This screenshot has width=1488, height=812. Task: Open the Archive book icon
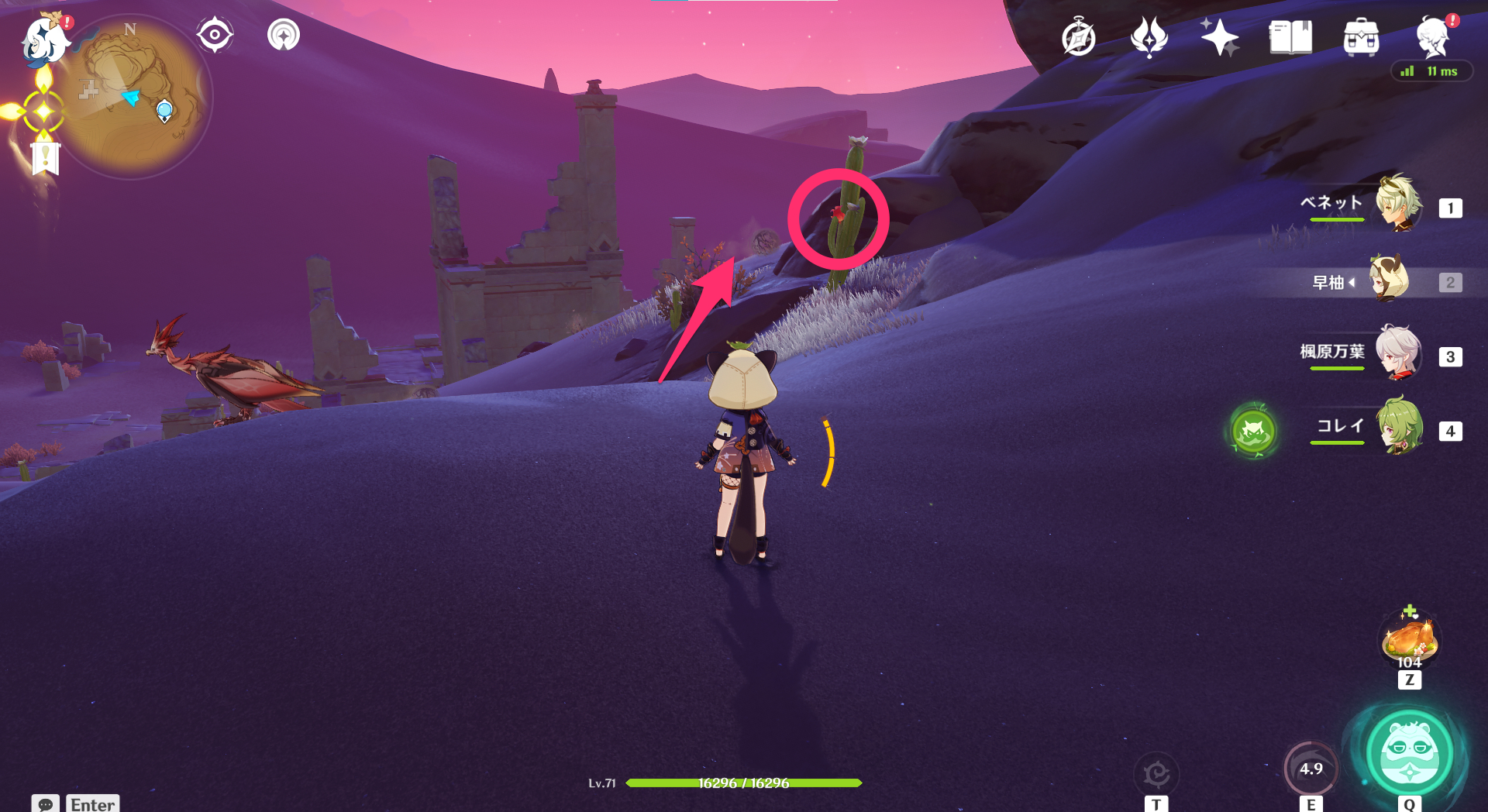1290,35
